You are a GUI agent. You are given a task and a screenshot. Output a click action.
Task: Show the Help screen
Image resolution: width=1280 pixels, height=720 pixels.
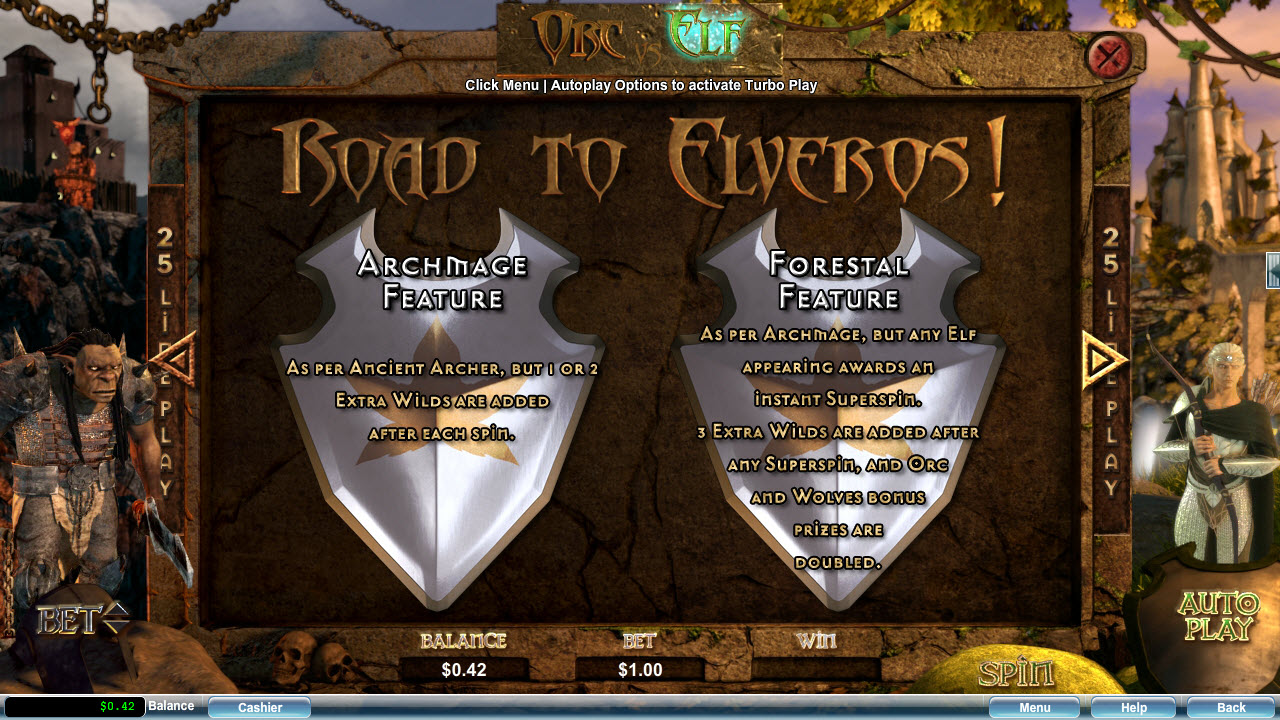(x=1133, y=707)
